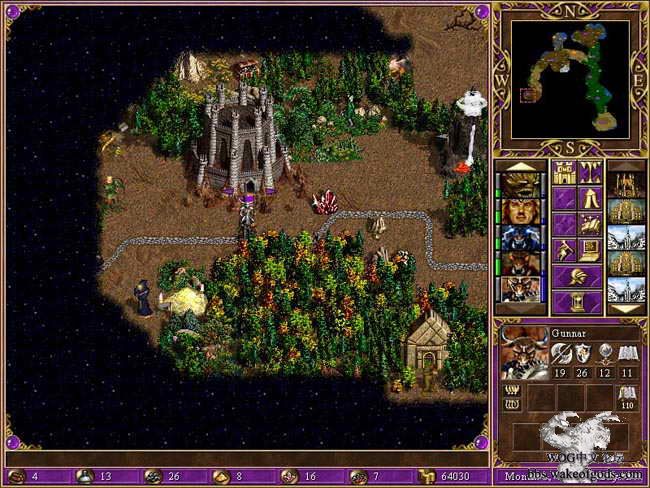Open the Kingdom Overview castle button

pyautogui.click(x=564, y=173)
